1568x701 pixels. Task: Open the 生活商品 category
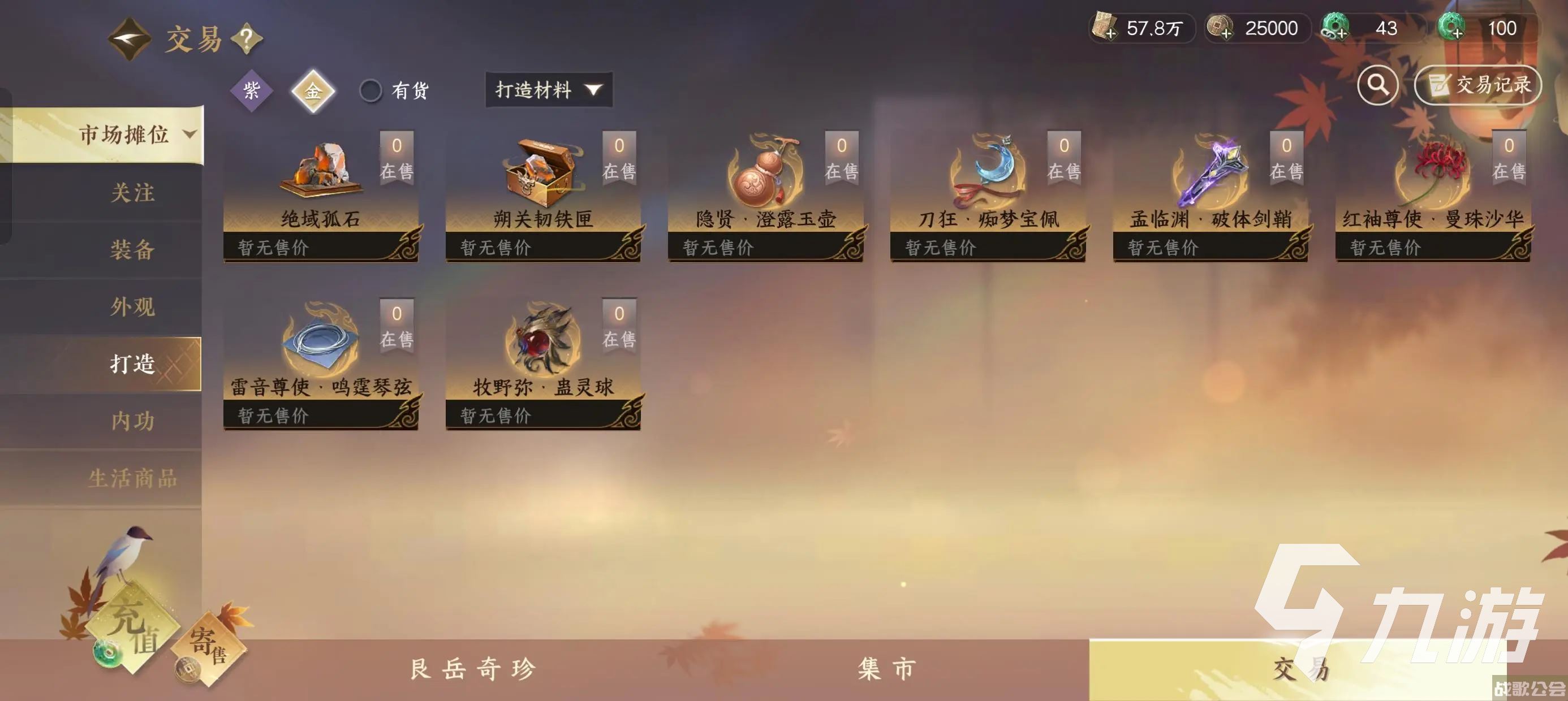click(132, 478)
